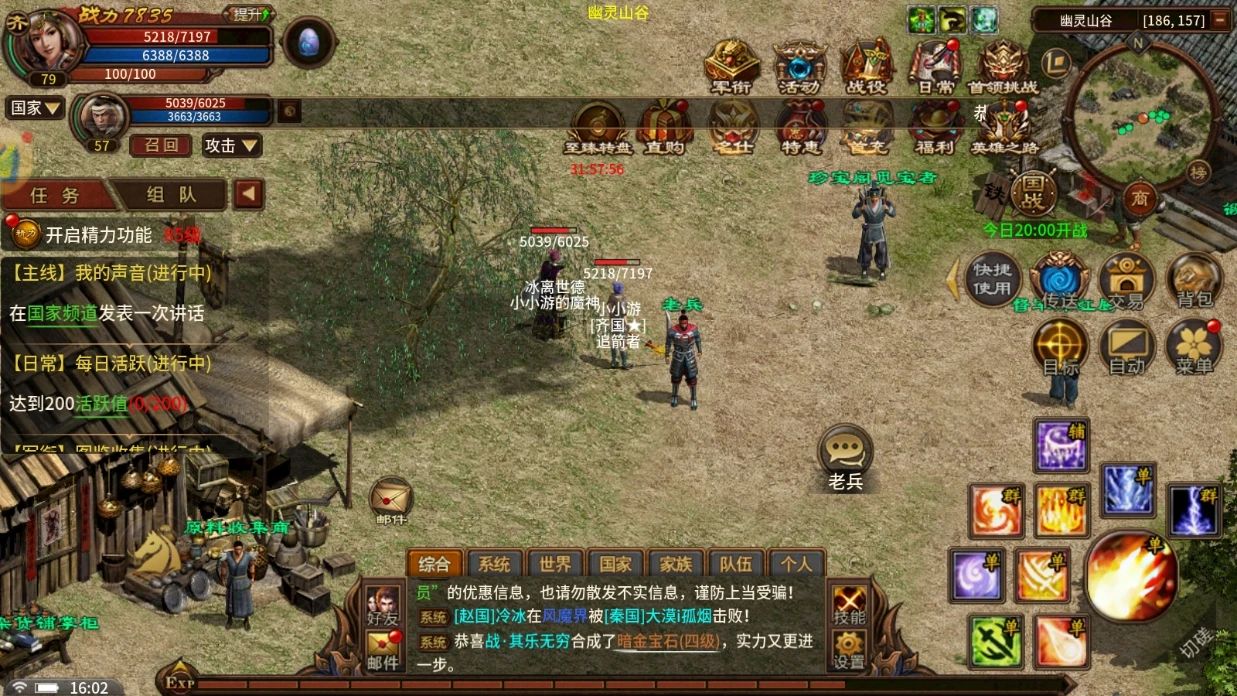
Task: Toggle 自动 auto-battle
Action: click(1127, 346)
